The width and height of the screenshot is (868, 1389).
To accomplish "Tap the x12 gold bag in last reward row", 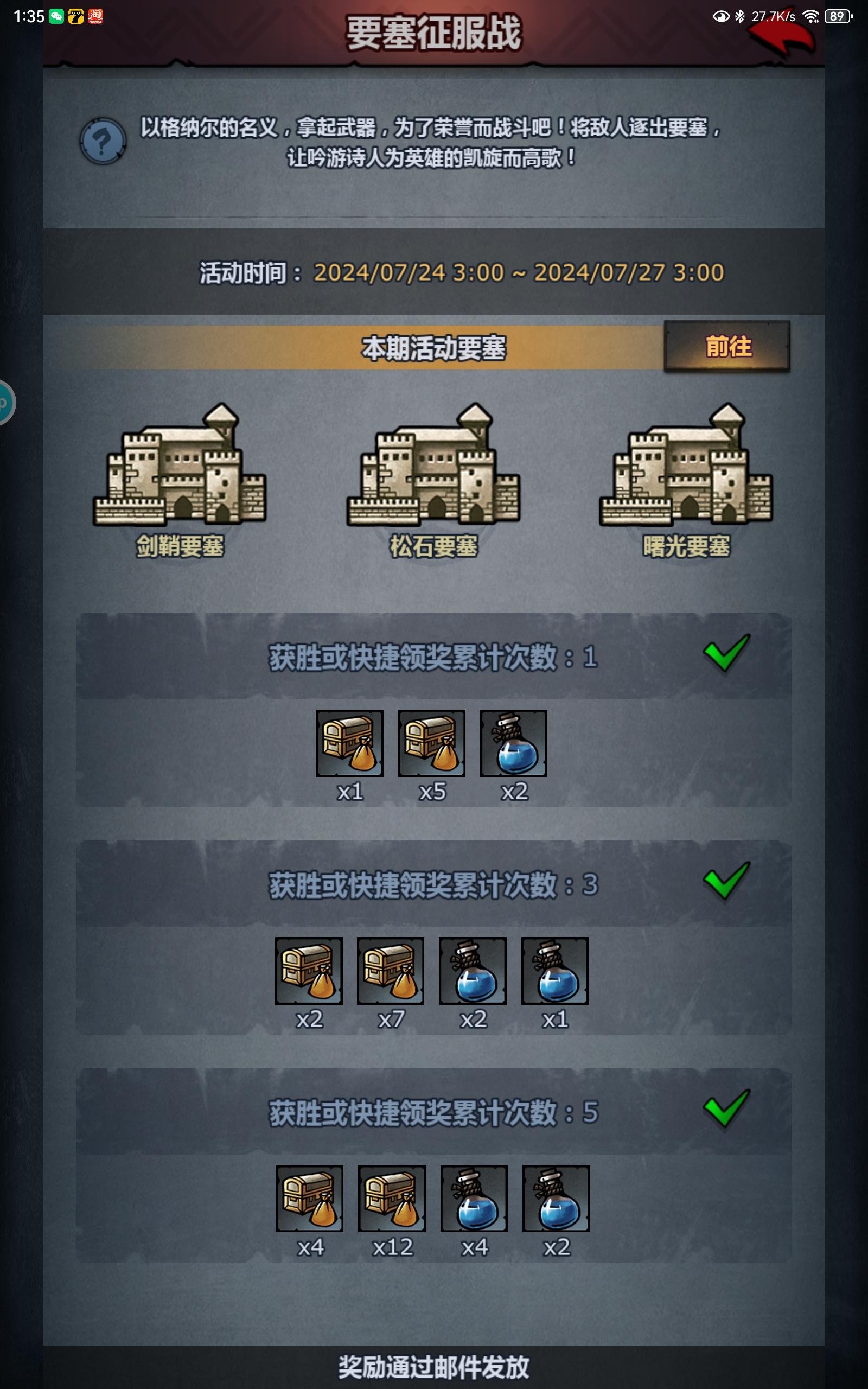I will point(391,1200).
